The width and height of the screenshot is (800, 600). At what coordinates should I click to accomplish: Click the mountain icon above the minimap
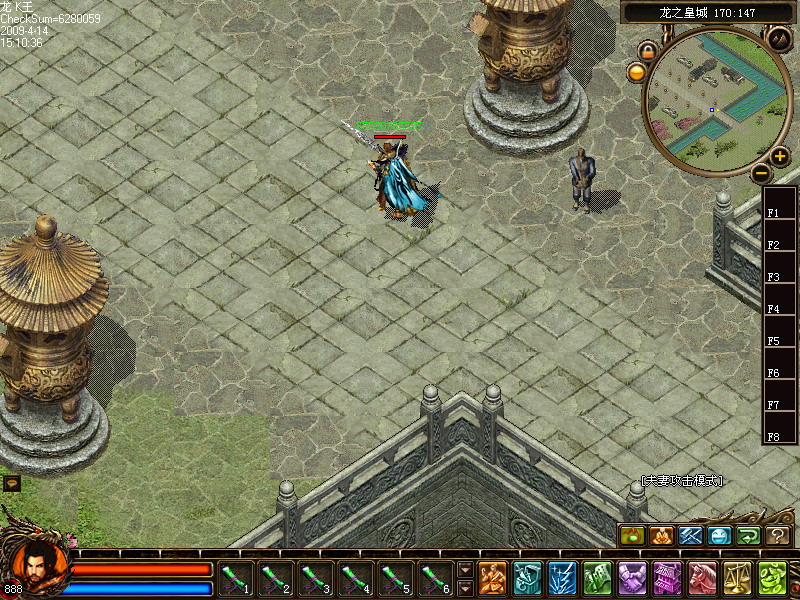(x=779, y=40)
